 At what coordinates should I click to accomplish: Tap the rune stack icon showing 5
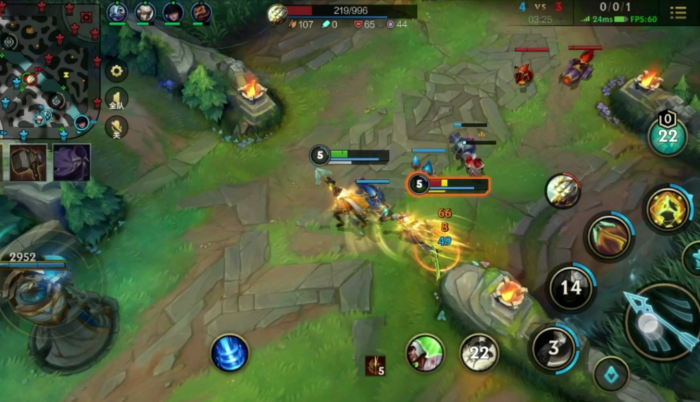(375, 366)
